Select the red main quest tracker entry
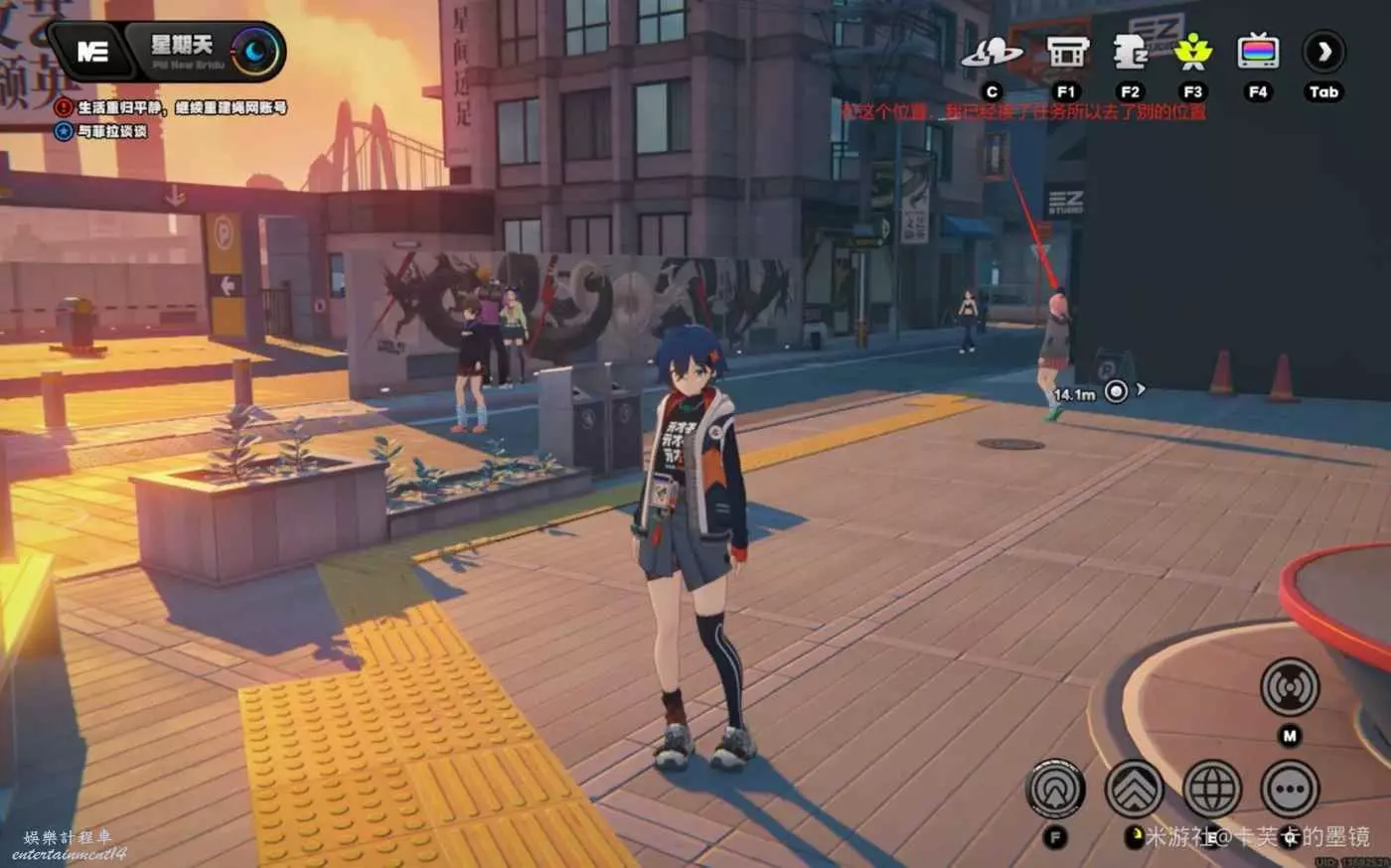Screen dimensions: 1391x868 173,107
